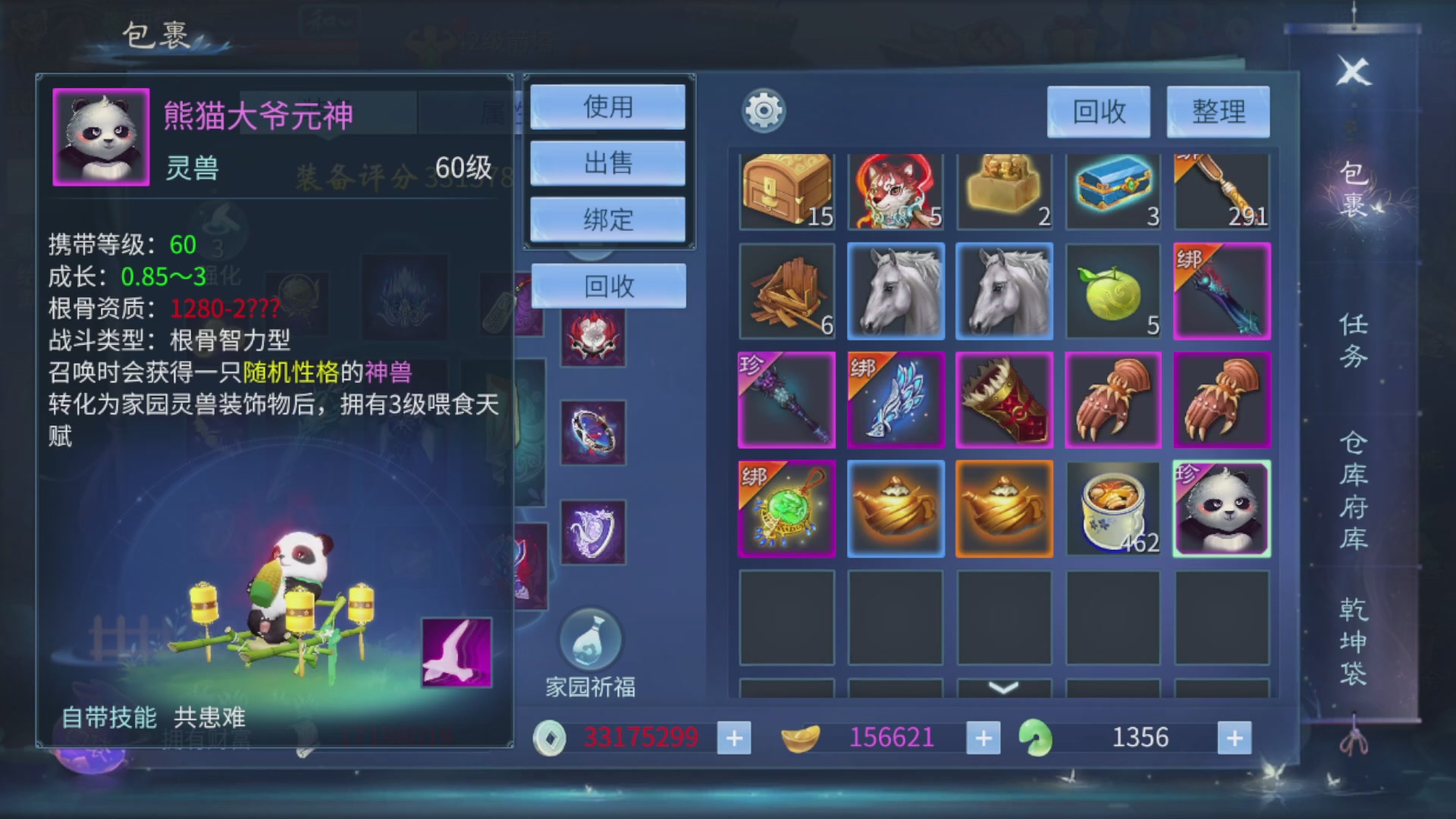Open the red fox mask item
Viewport: 1456px width, 819px height.
pyautogui.click(x=896, y=188)
